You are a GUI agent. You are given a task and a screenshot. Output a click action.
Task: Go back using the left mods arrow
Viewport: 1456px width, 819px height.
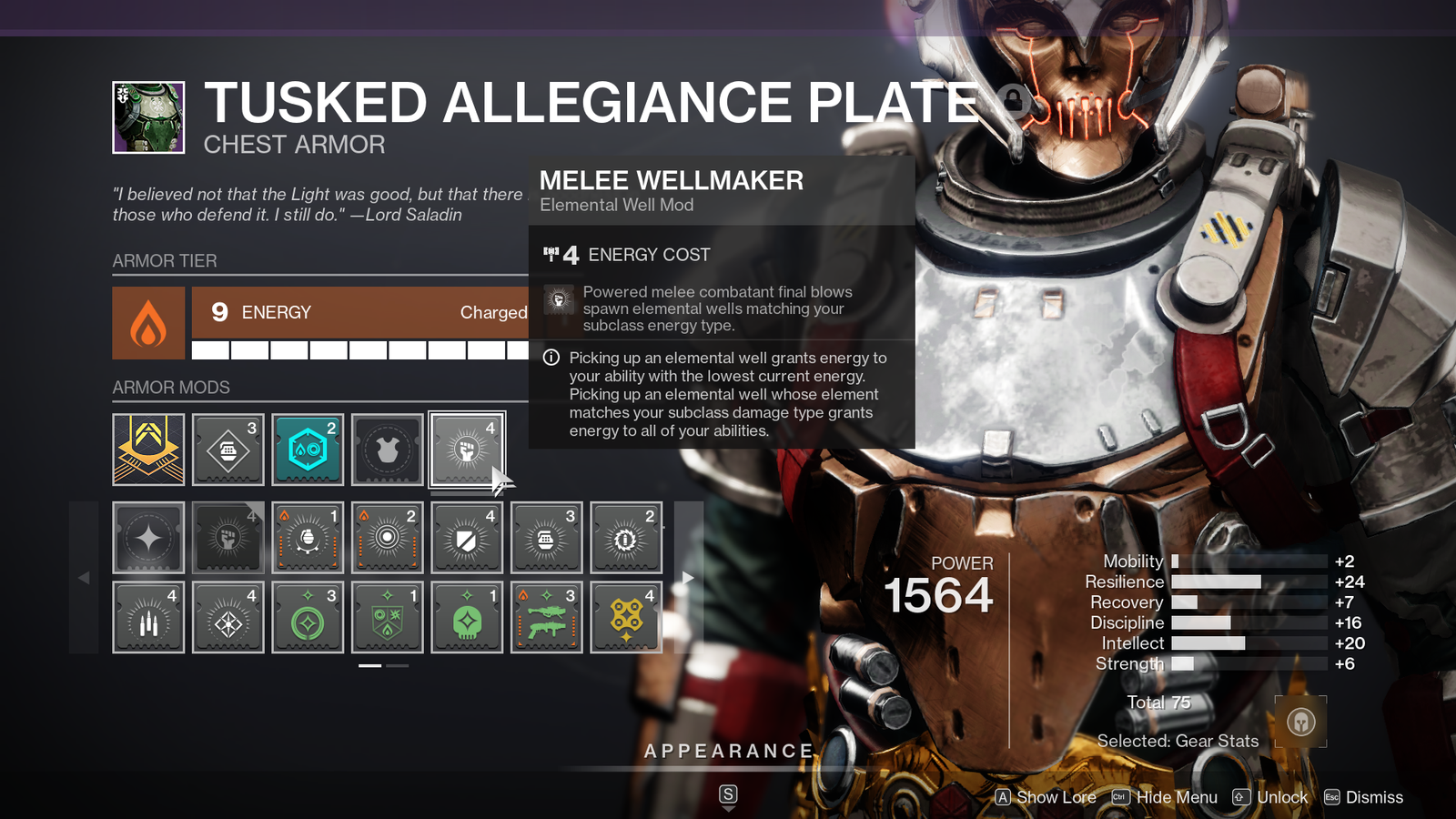(83, 577)
